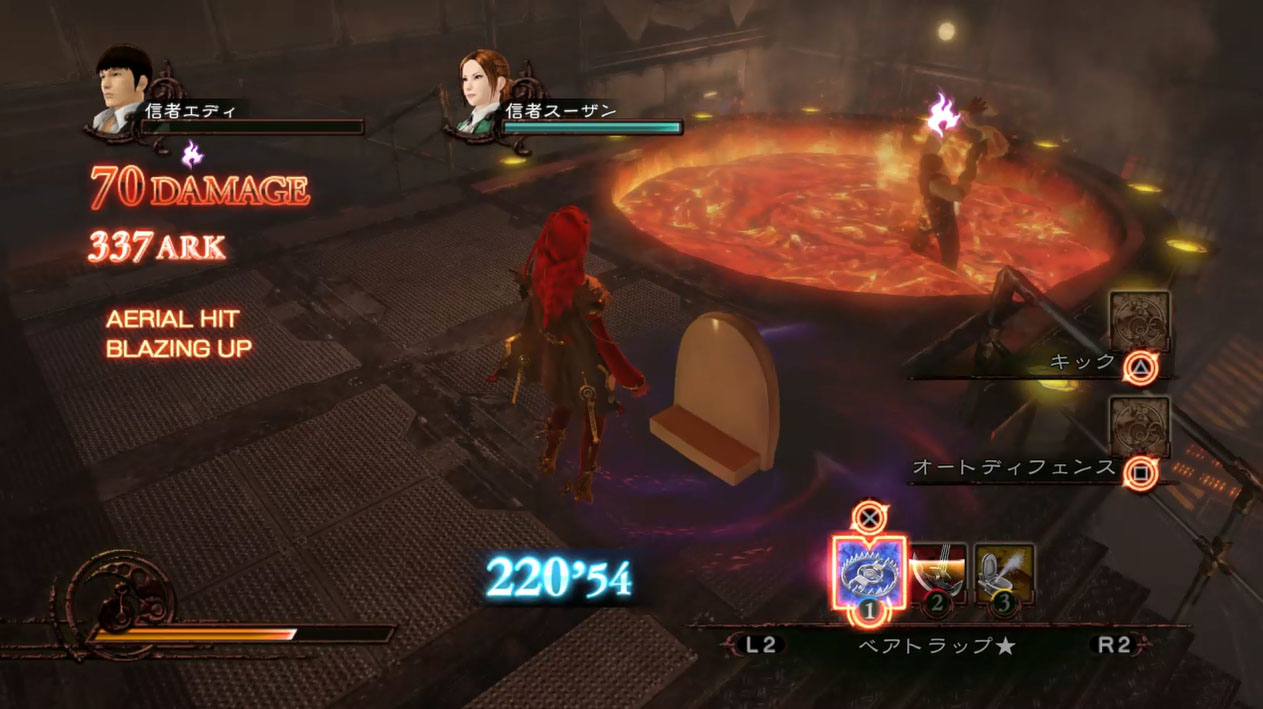Activate the Auto Defense (オートディフェンス) icon
1263x709 pixels.
pos(1139,426)
